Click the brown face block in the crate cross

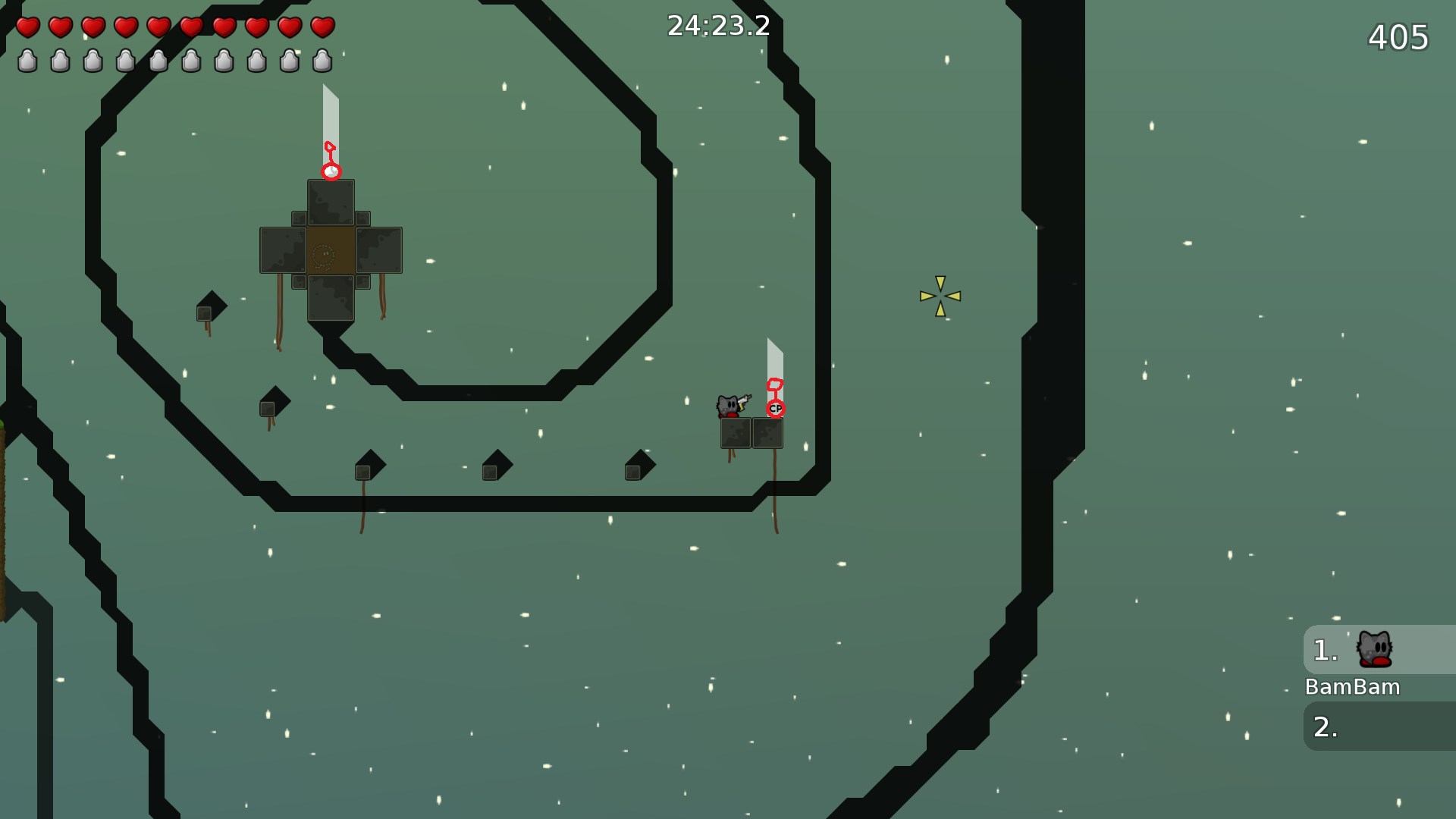click(x=330, y=250)
